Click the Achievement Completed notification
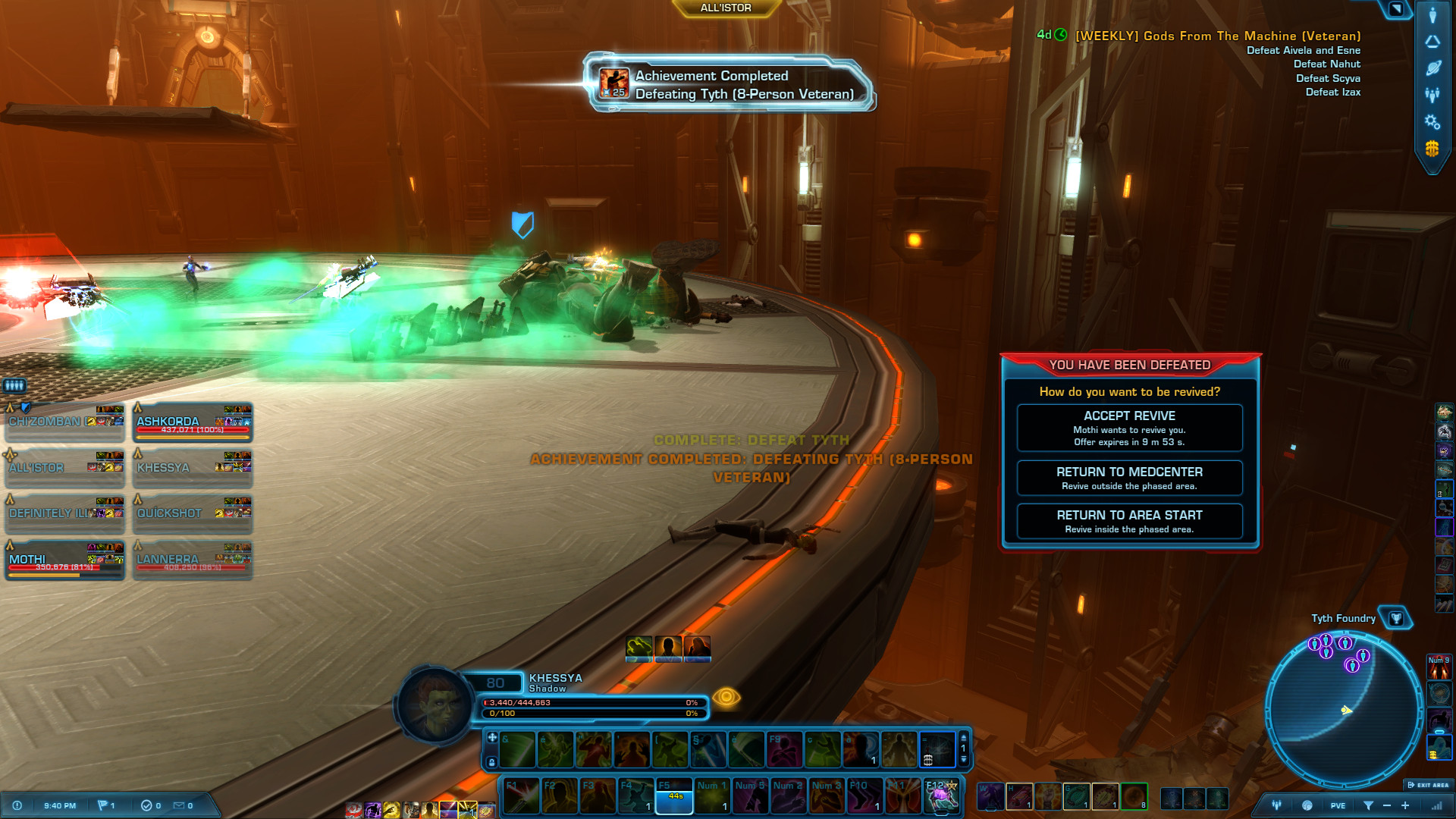The height and width of the screenshot is (819, 1456). point(730,84)
